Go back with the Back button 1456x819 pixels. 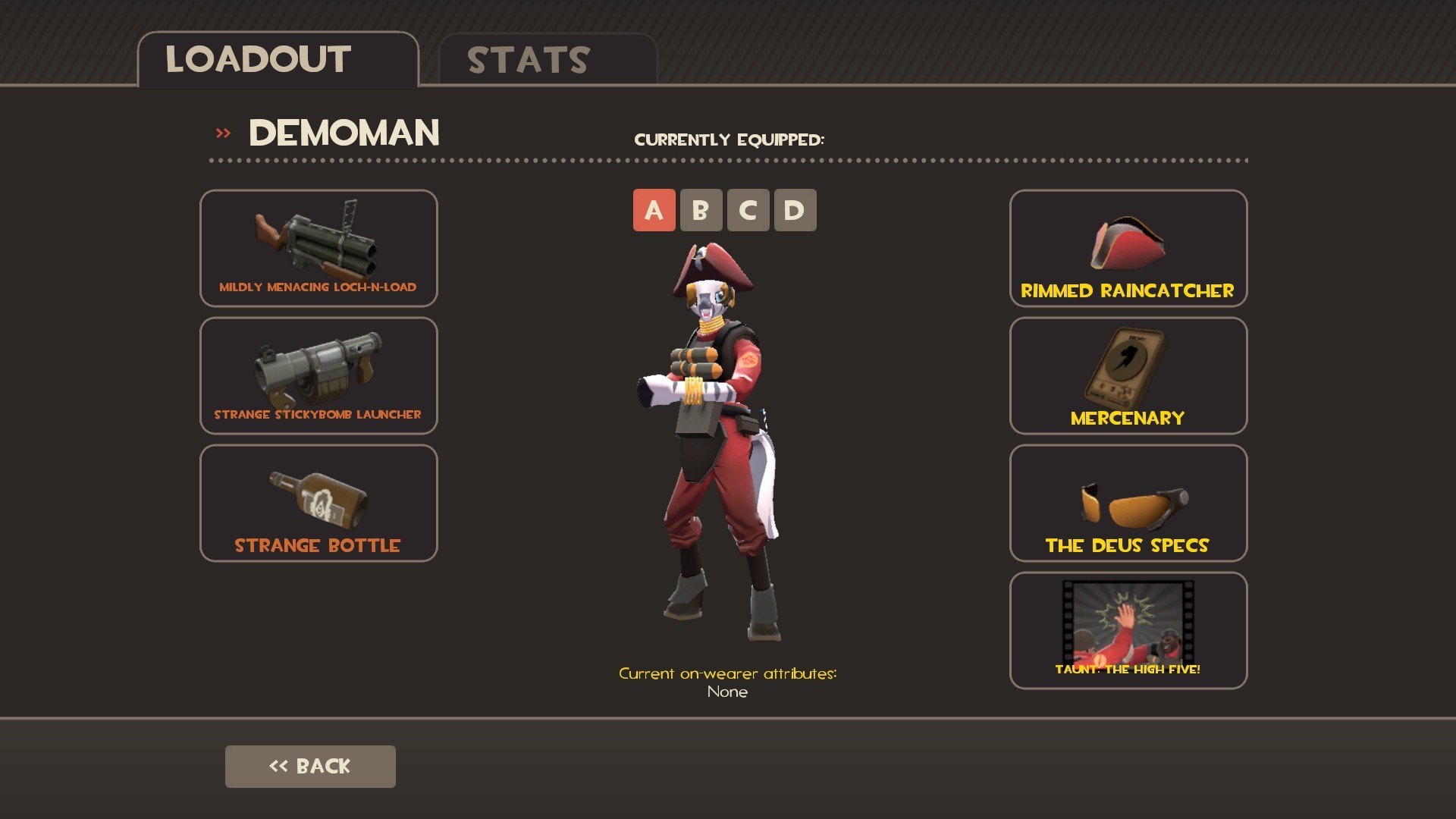[310, 766]
